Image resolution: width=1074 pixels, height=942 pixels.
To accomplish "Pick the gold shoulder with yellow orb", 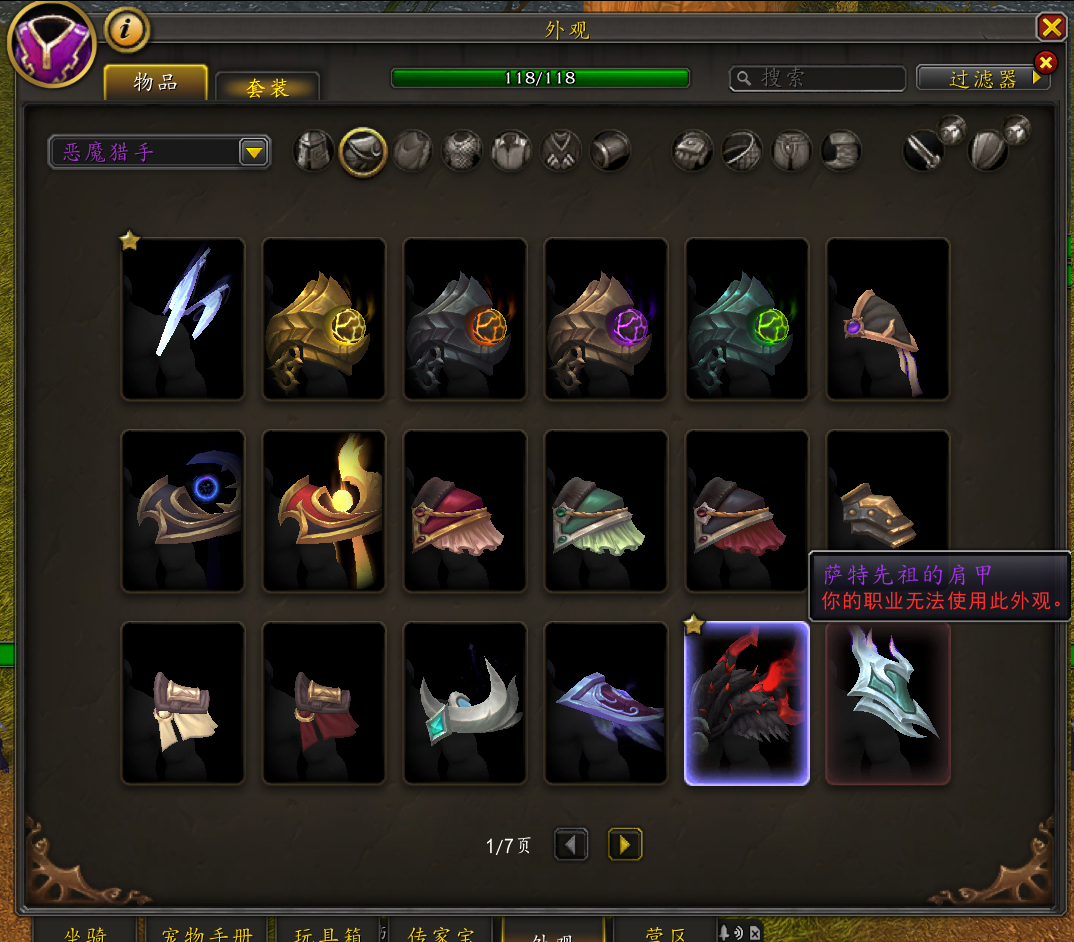I will coord(324,319).
